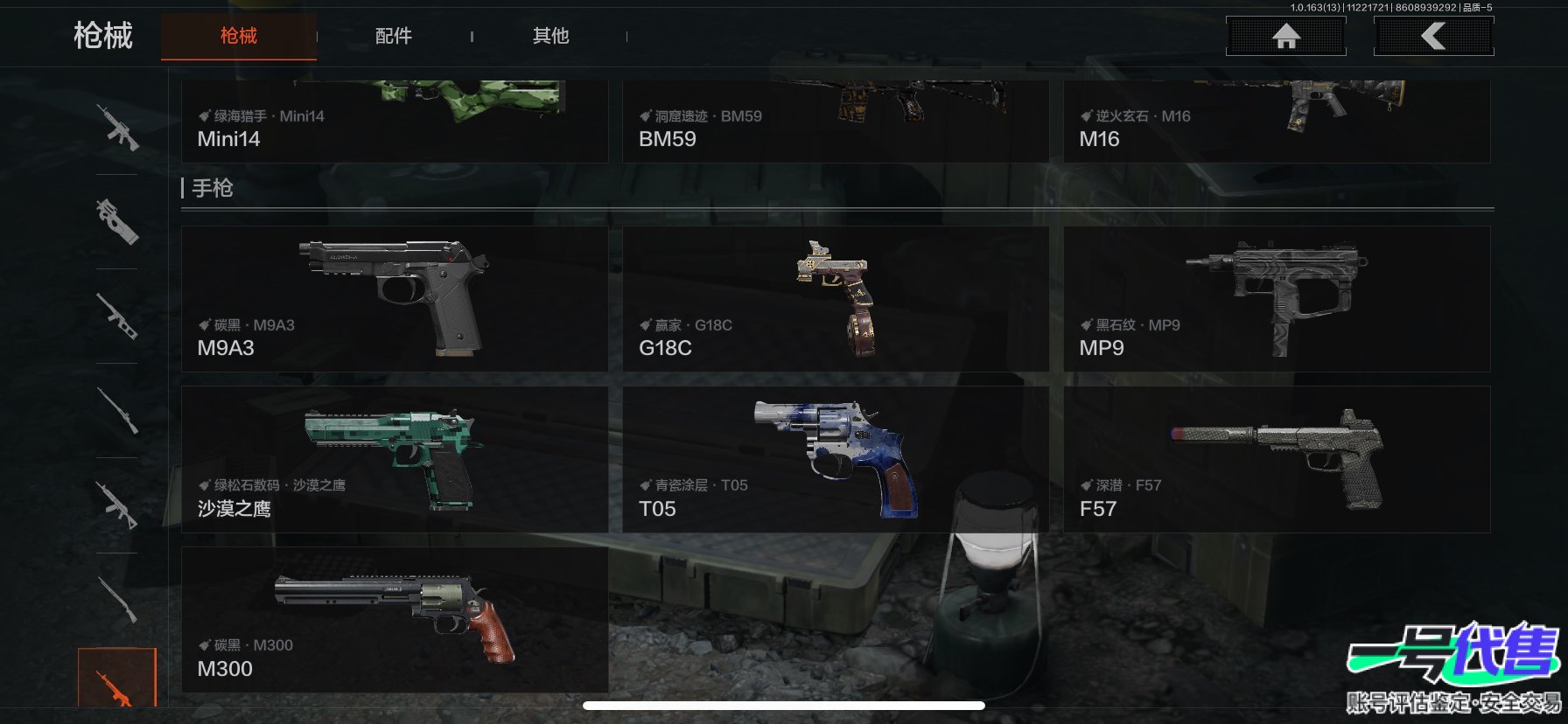Screen dimensions: 1568x724
Task: Select the 其他 tab
Action: click(550, 36)
